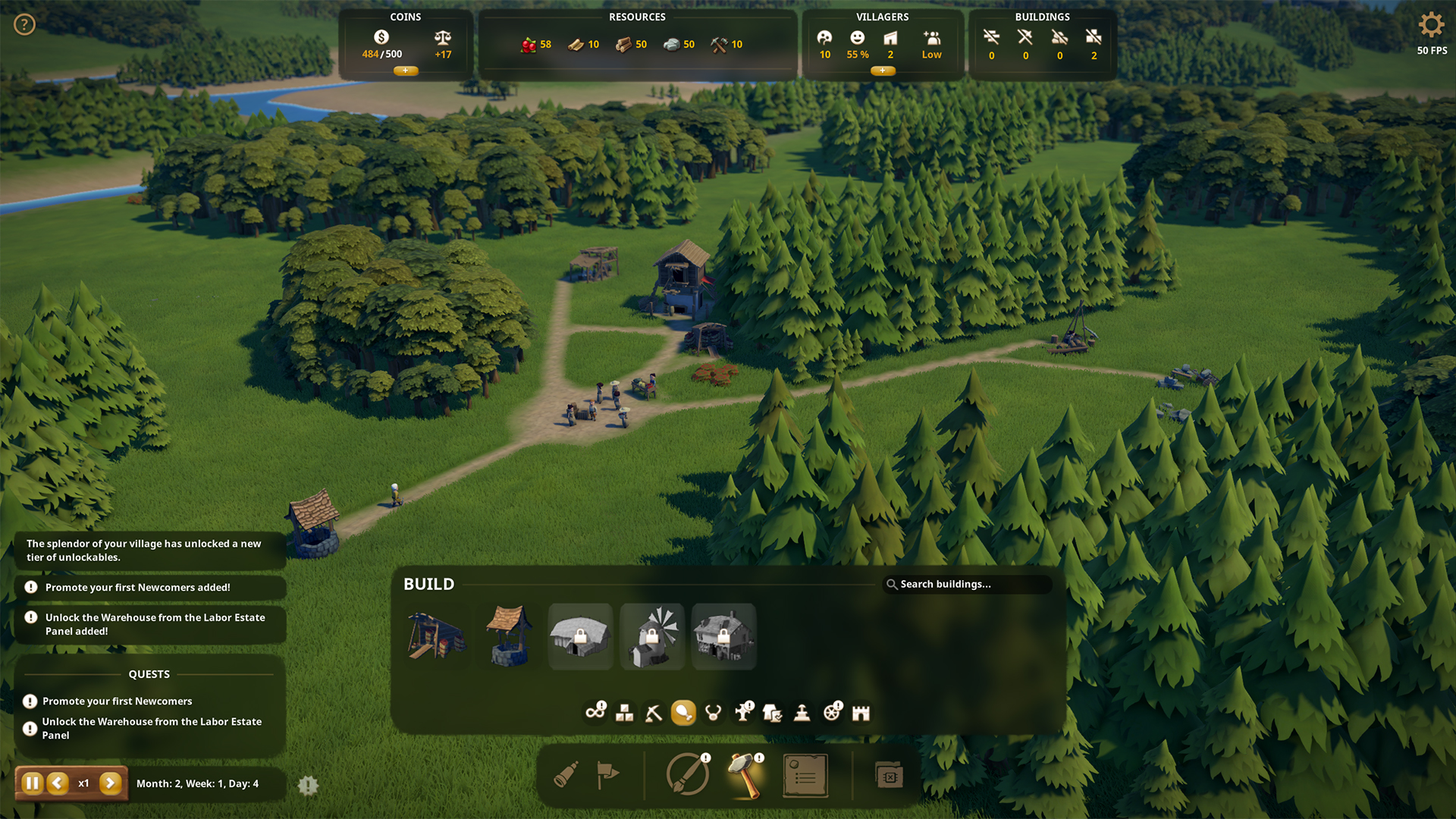Select the well thumbnail in build panel
This screenshot has width=1456, height=819.
tap(508, 637)
